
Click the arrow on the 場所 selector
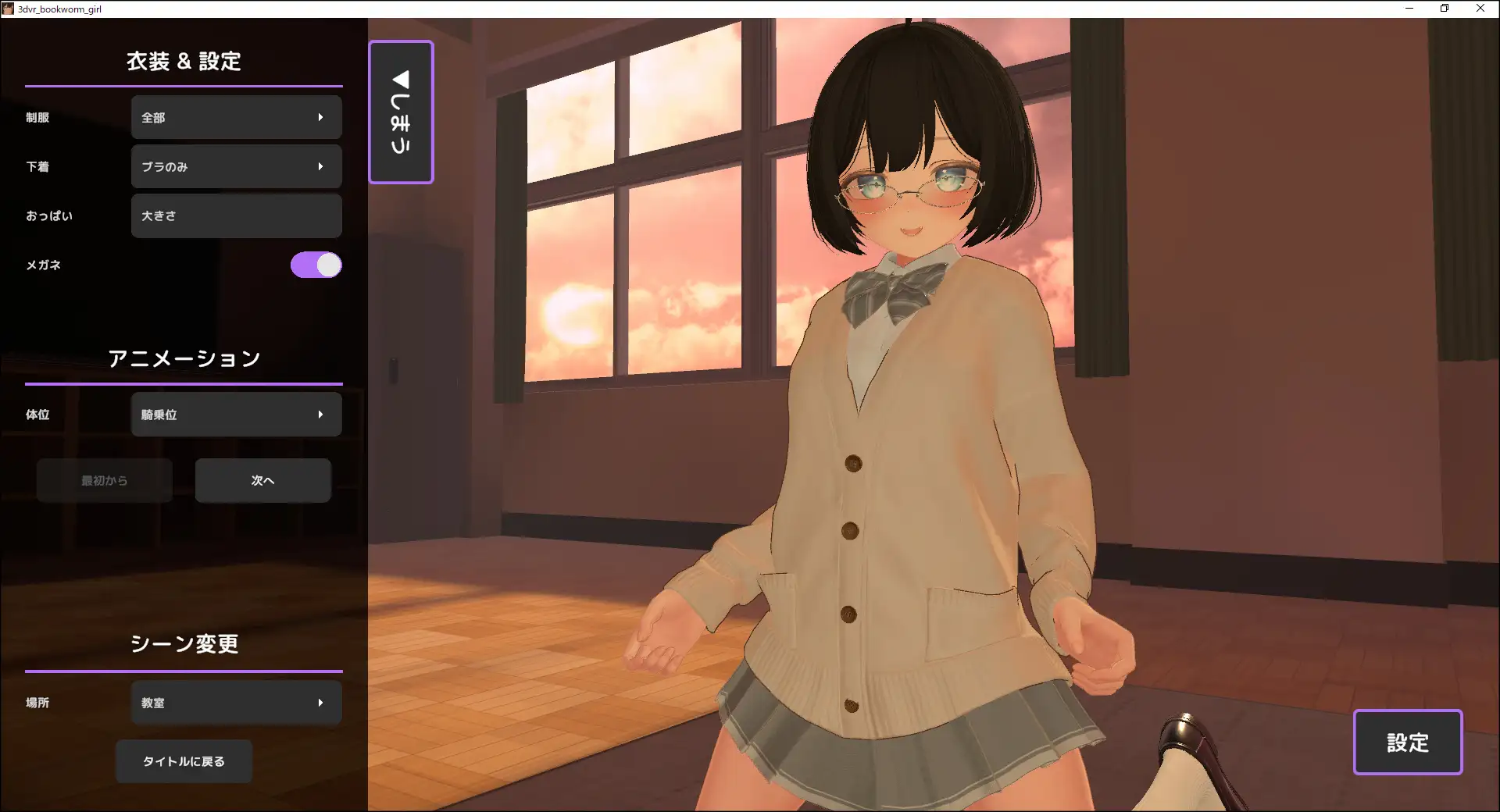tap(320, 703)
